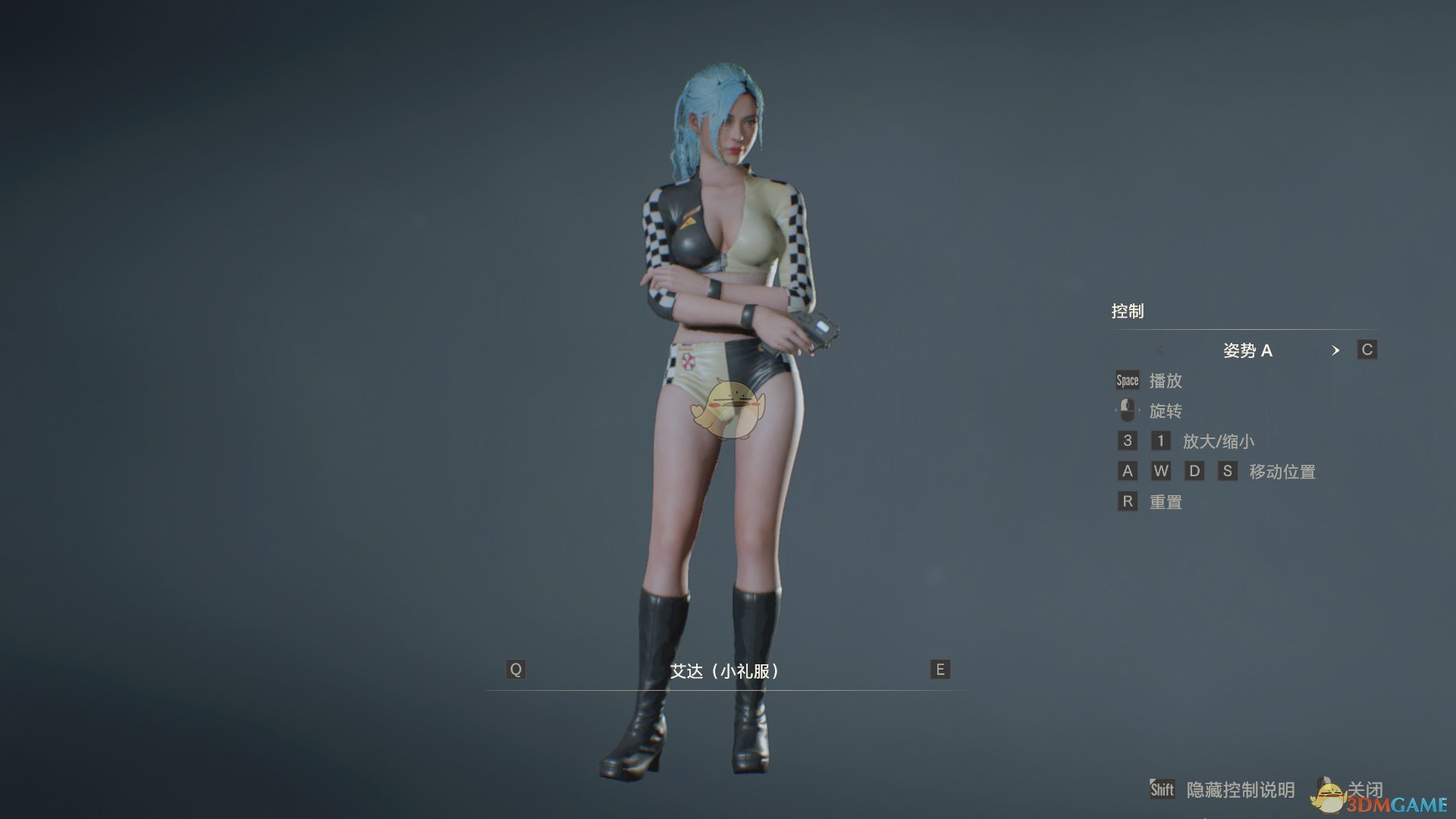Open the 姿势 A pose selector label
This screenshot has width=1456, height=819.
coord(1249,350)
